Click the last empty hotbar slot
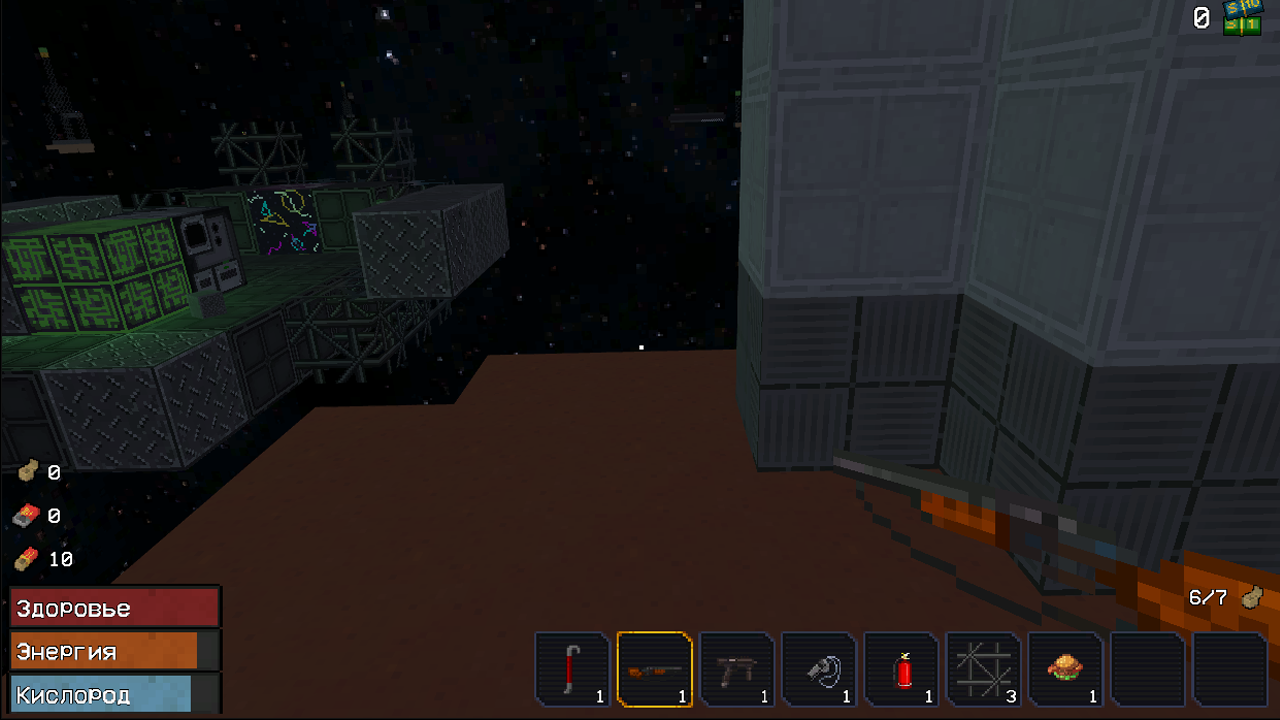 1229,668
